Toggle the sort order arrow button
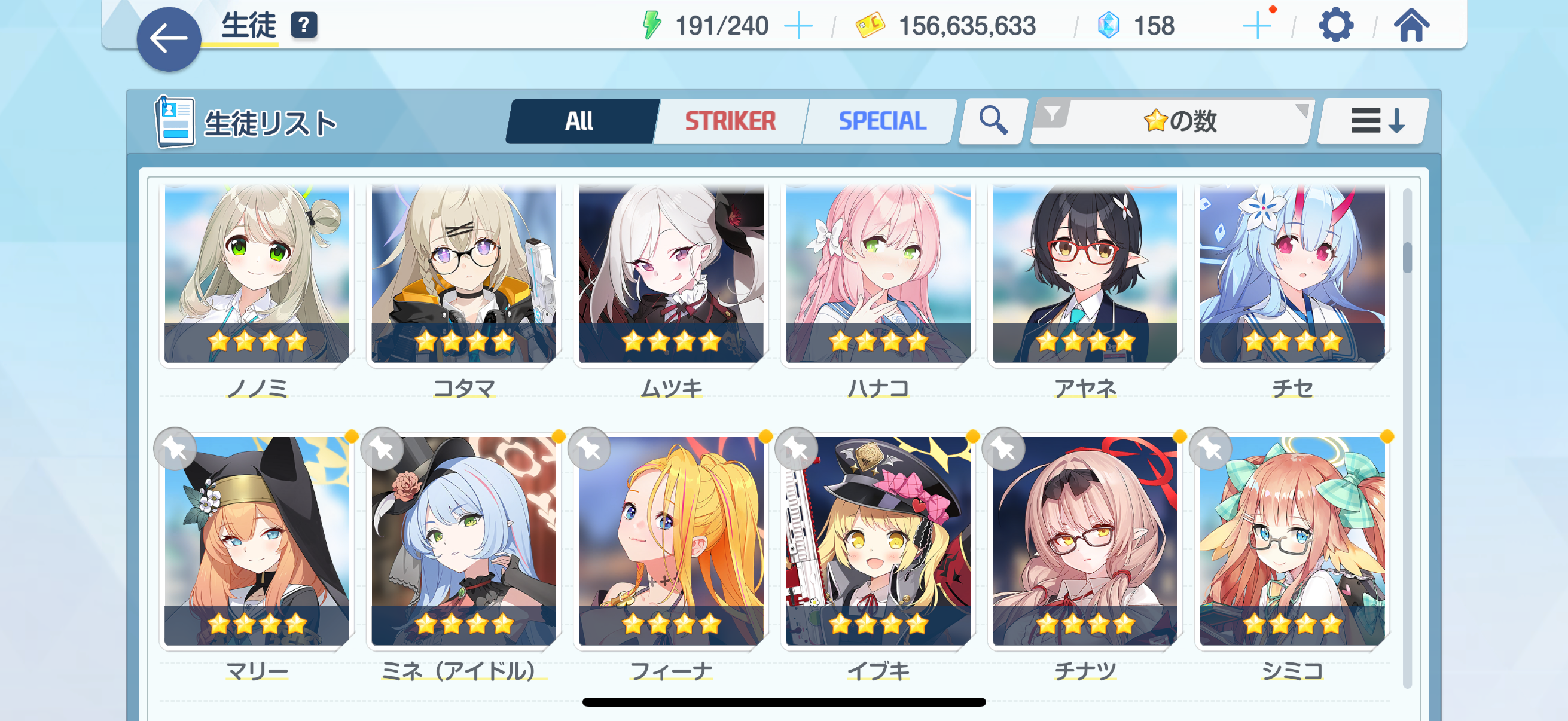This screenshot has height=721, width=1568. tap(1377, 121)
